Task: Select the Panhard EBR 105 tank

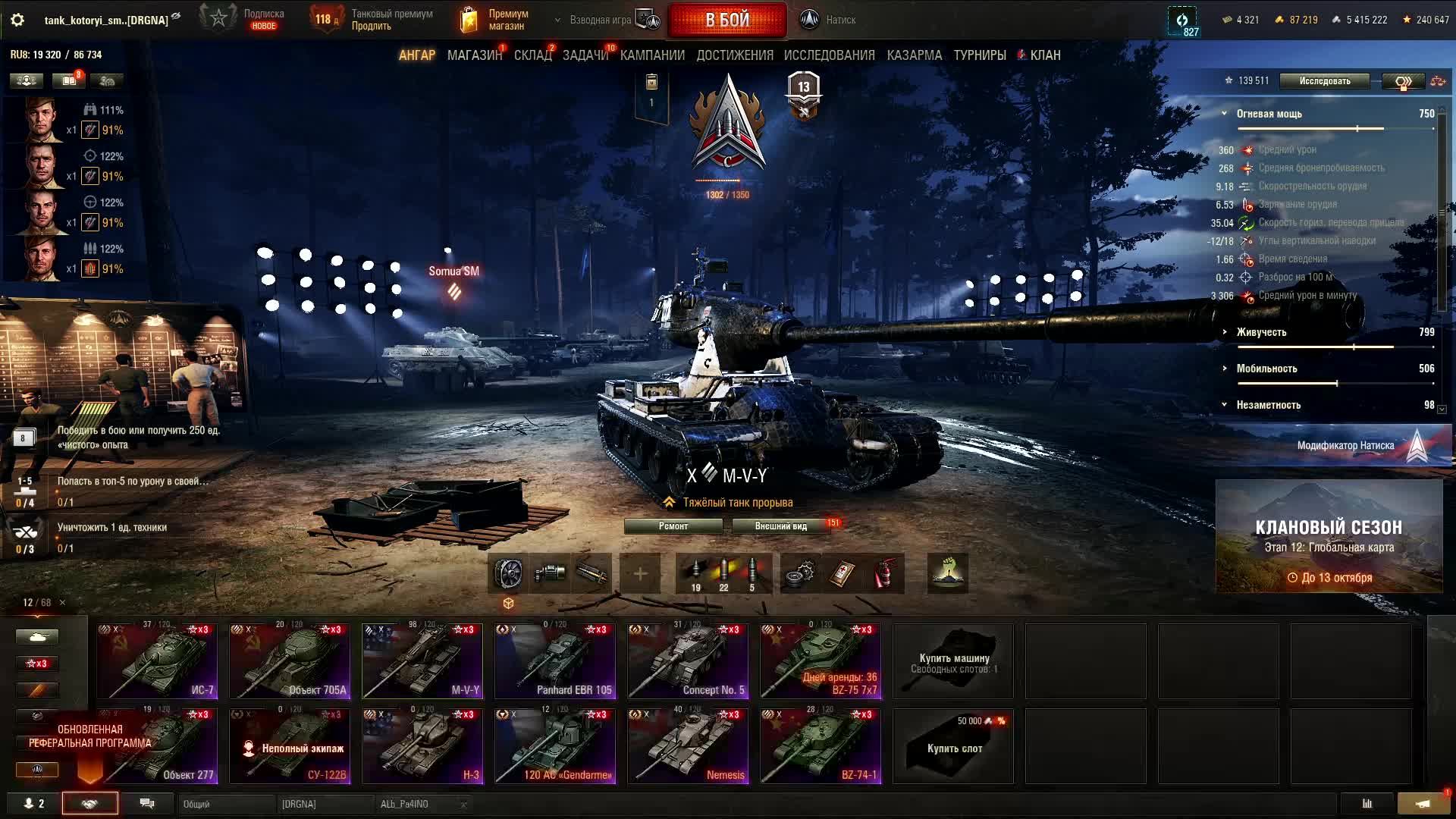Action: [555, 661]
